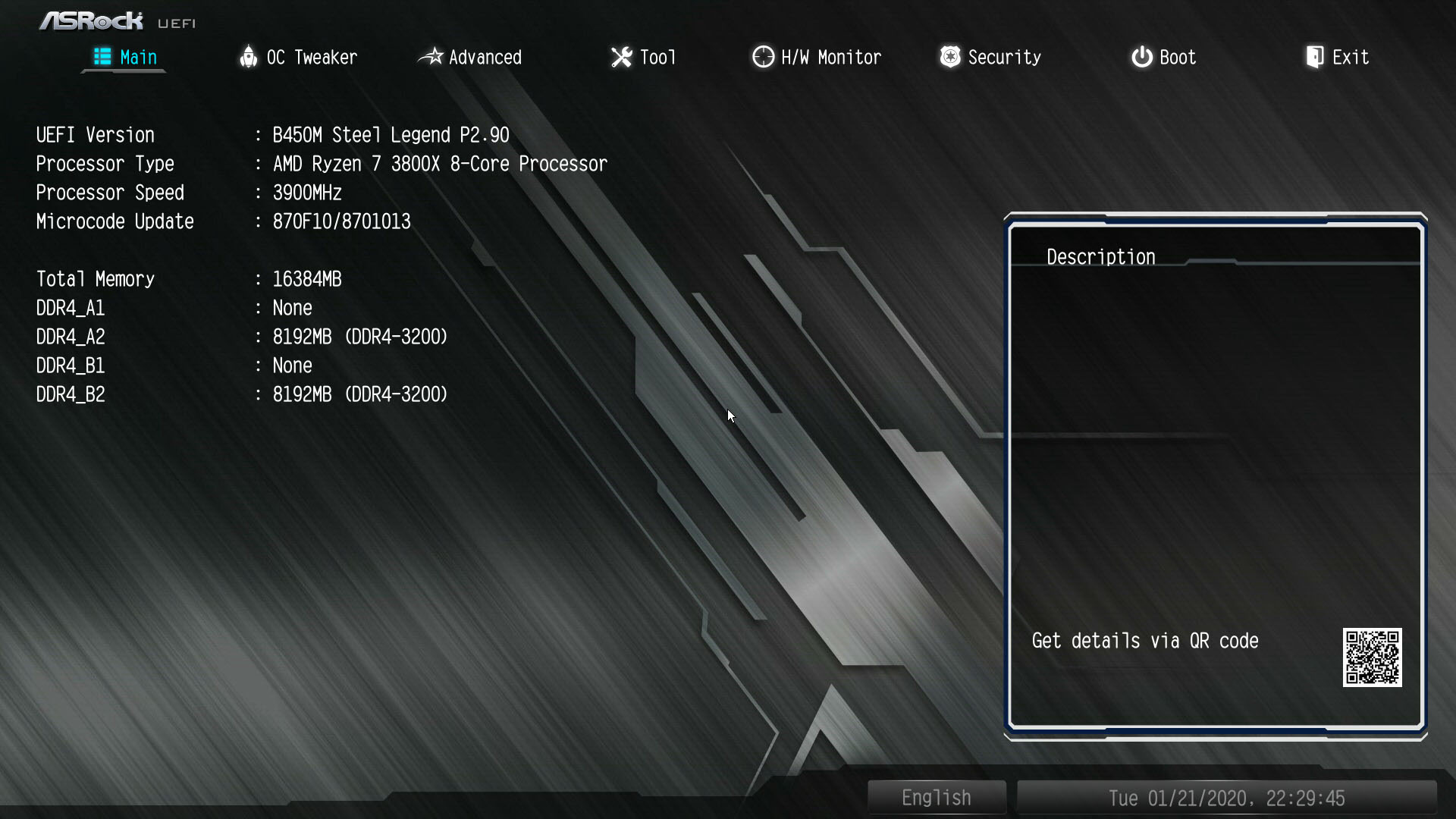1456x819 pixels.
Task: Expand the Description panel
Action: tap(1100, 256)
